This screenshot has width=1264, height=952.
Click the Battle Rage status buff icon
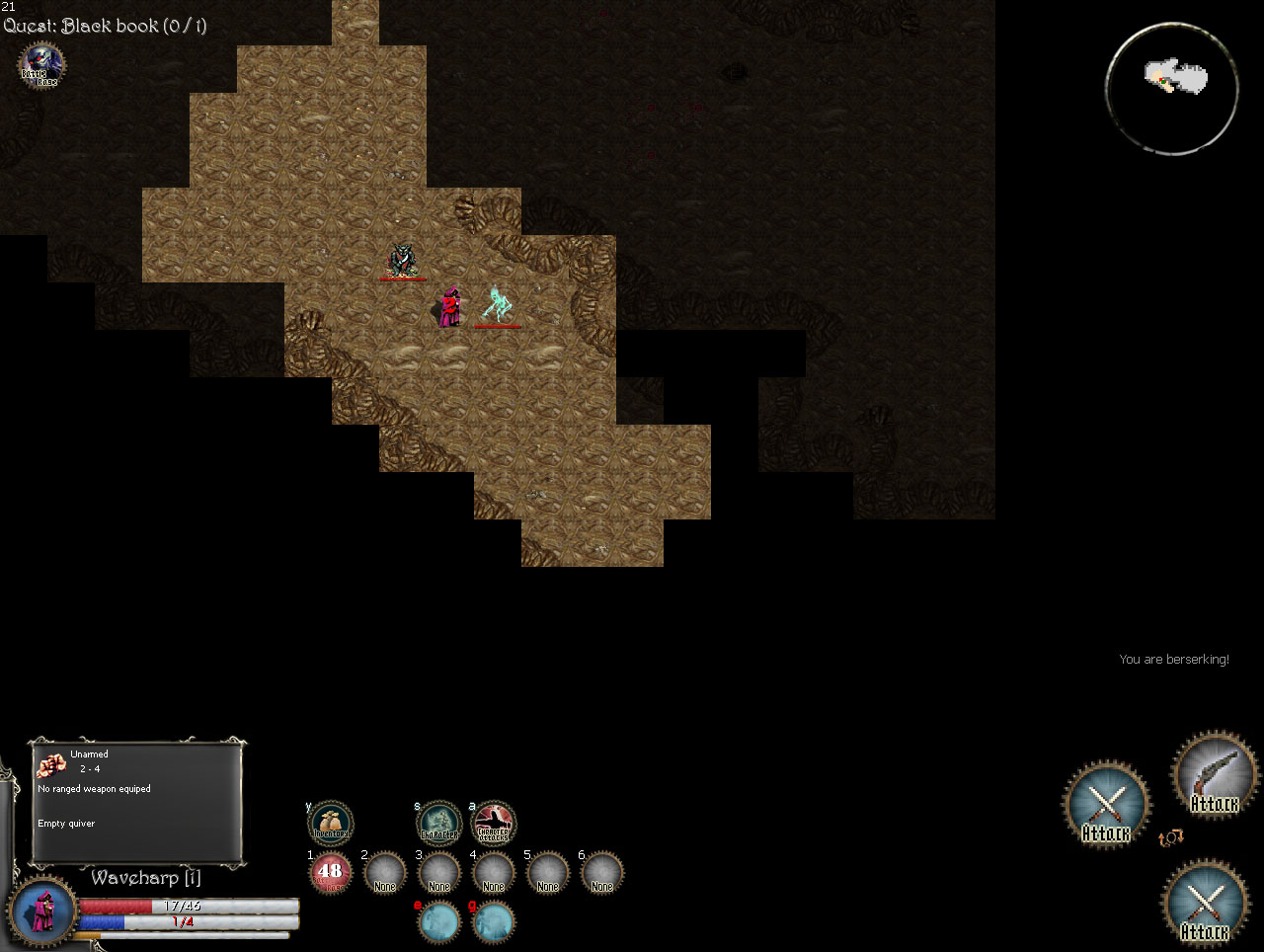click(41, 66)
